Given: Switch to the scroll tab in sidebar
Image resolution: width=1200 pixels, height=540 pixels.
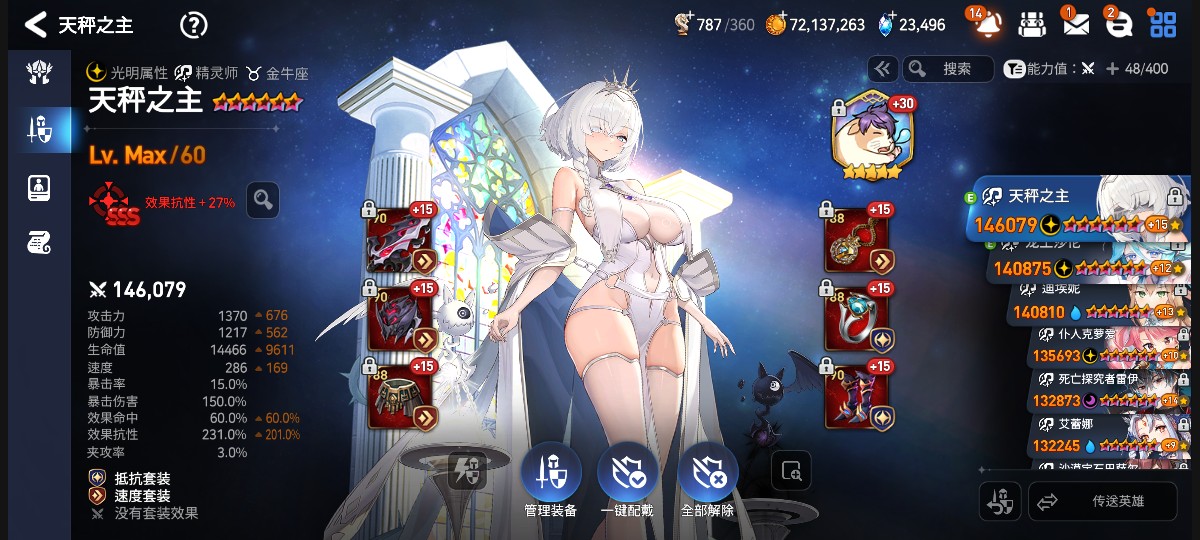Looking at the screenshot, I should [39, 242].
